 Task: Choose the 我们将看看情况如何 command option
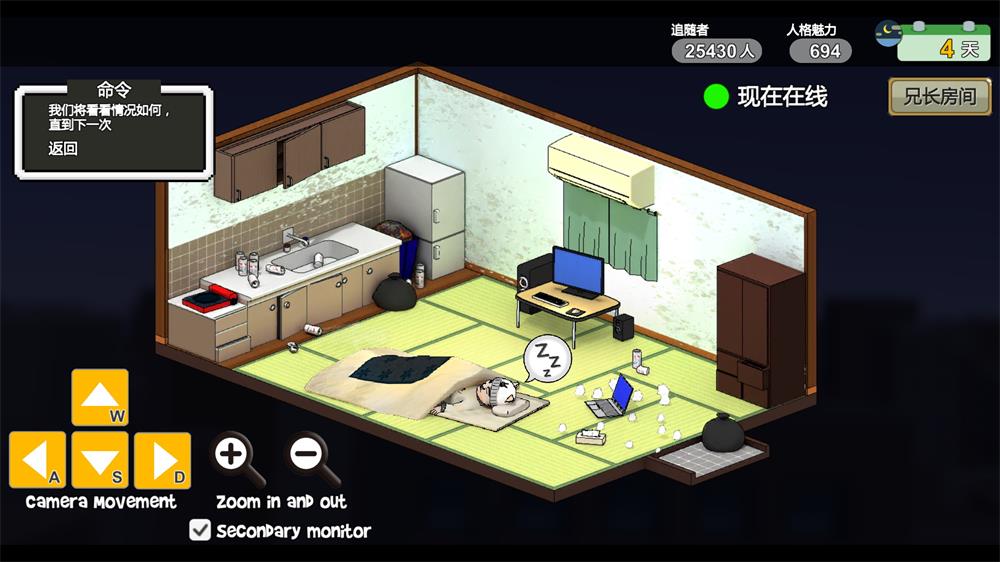pyautogui.click(x=110, y=118)
